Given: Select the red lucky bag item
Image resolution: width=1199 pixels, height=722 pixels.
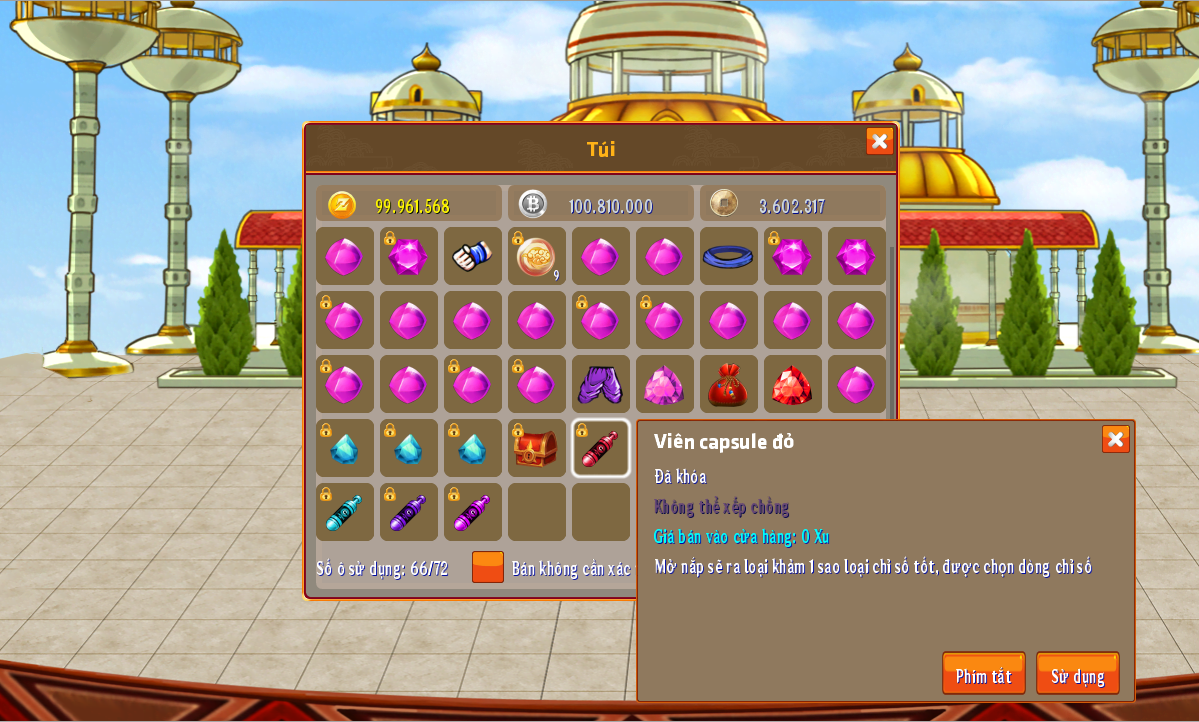Looking at the screenshot, I should click(728, 384).
